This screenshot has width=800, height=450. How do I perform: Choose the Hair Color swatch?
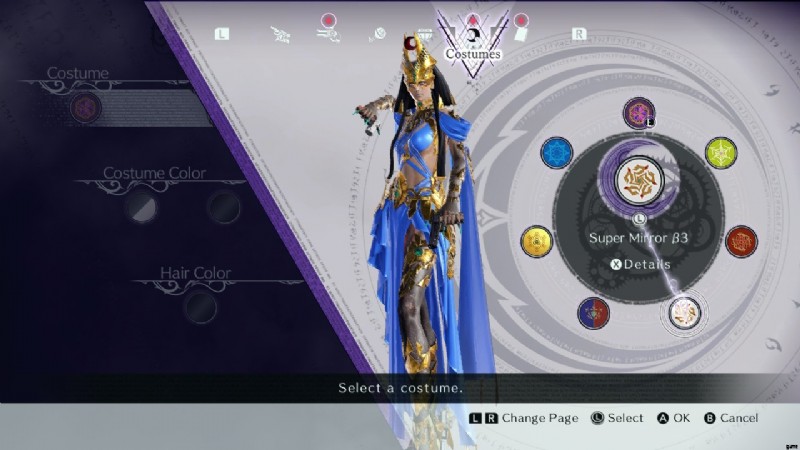[198, 306]
